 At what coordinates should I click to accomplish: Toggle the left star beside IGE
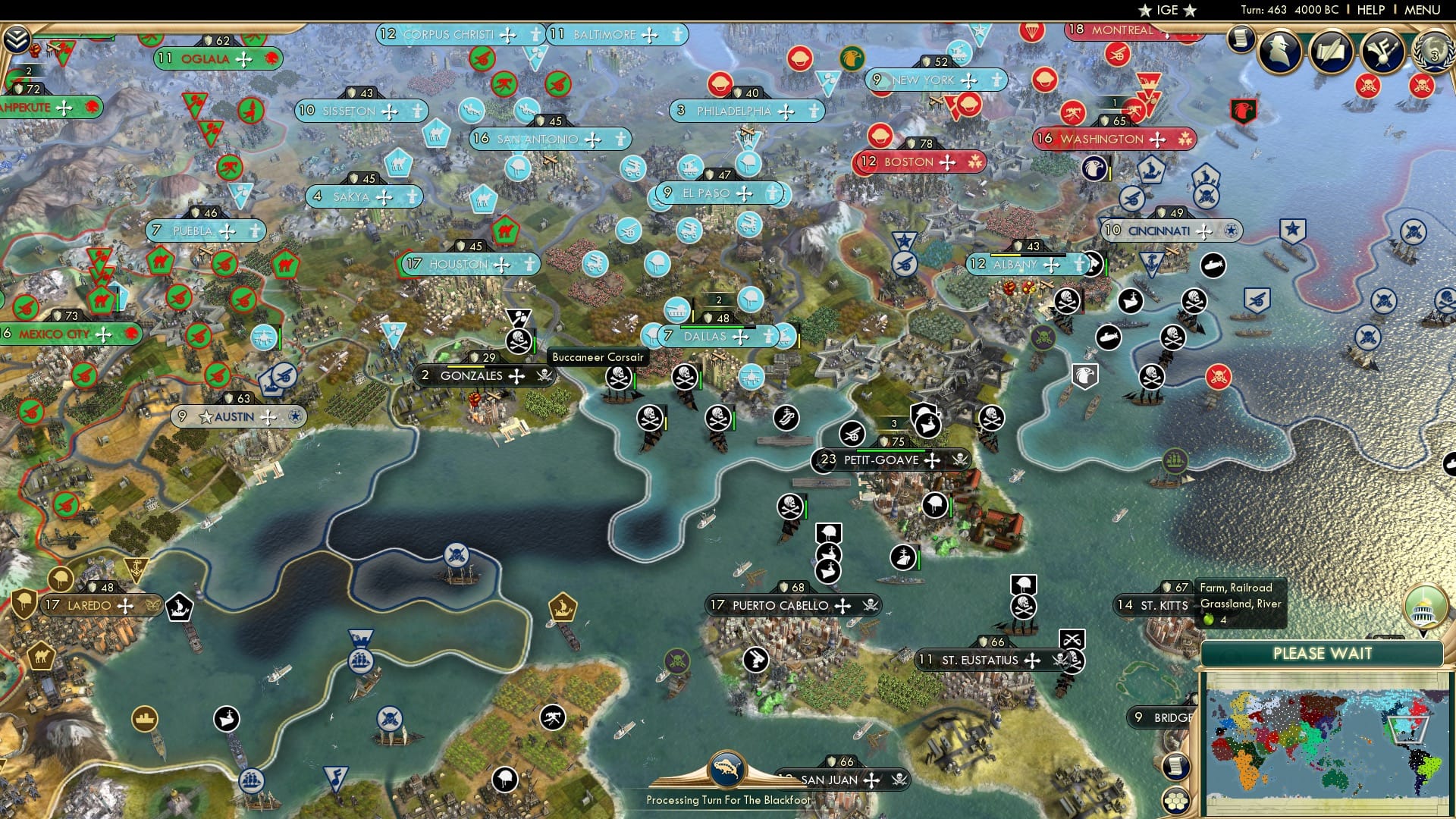click(1144, 10)
